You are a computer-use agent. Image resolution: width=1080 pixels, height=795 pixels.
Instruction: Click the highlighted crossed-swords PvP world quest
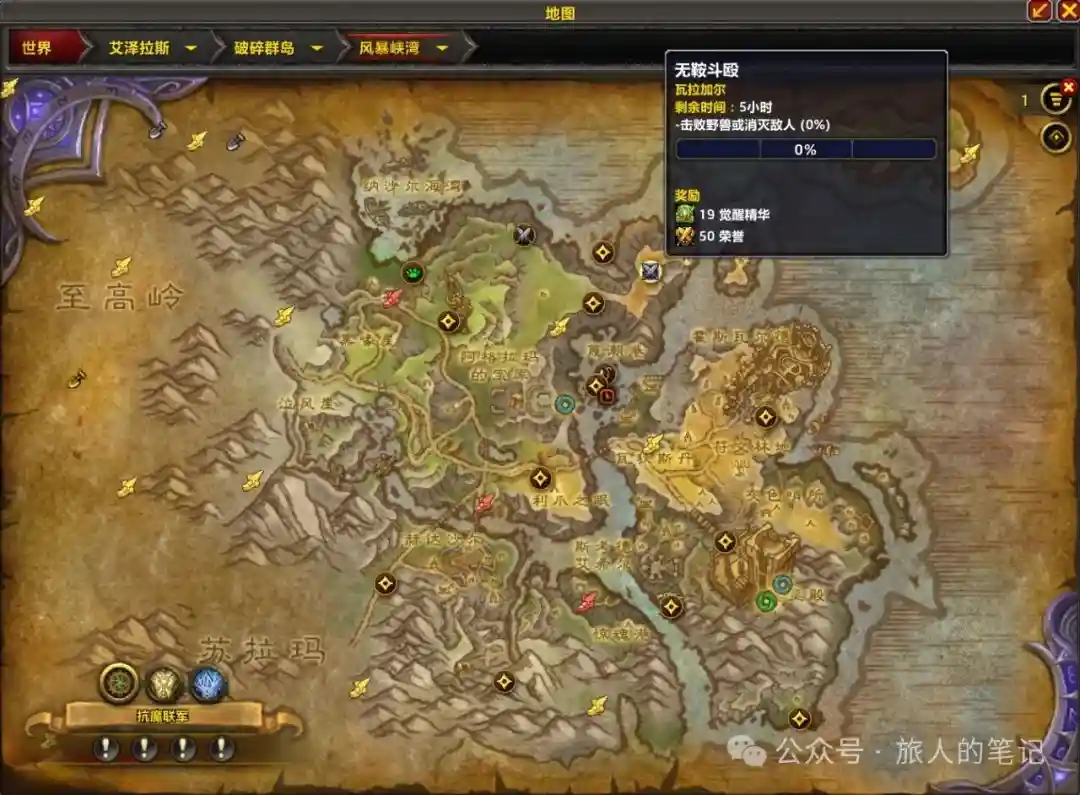651,270
